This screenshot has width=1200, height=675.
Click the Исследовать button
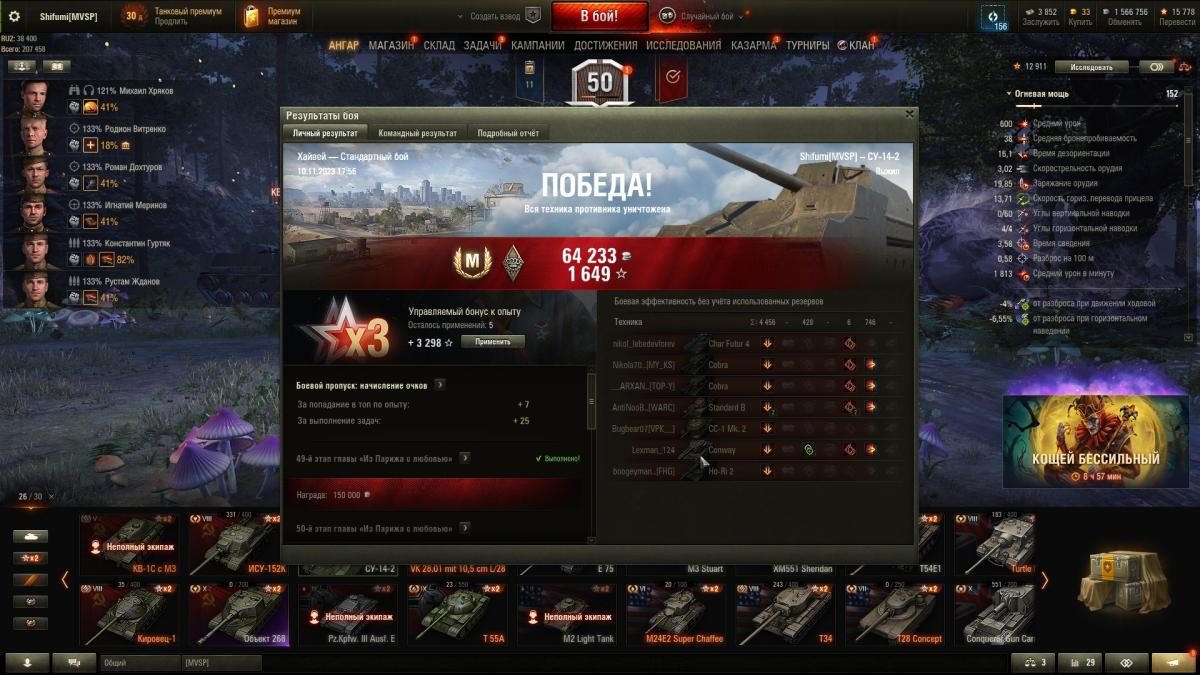1090,67
